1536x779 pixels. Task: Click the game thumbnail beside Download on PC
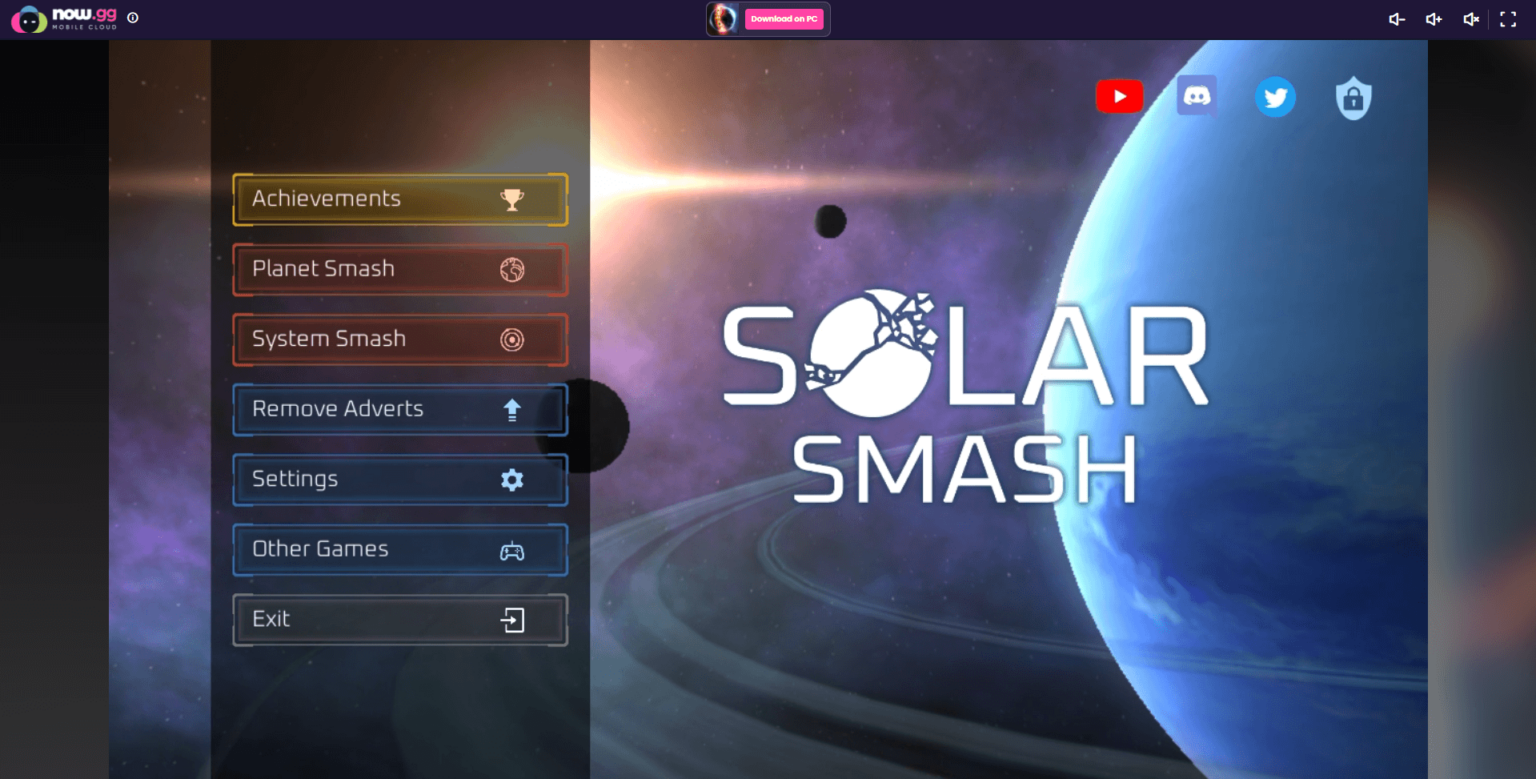(x=722, y=18)
